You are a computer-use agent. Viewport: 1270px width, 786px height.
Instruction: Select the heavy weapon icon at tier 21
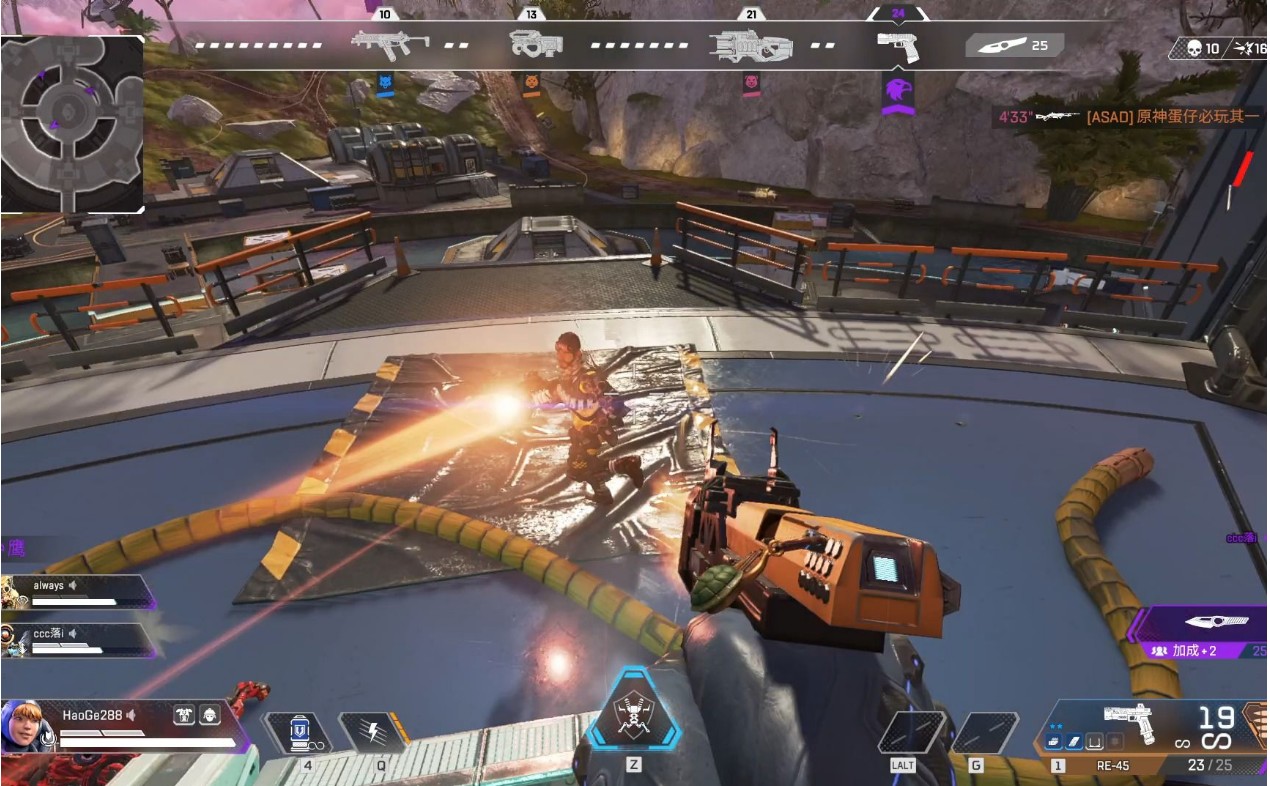click(x=750, y=45)
